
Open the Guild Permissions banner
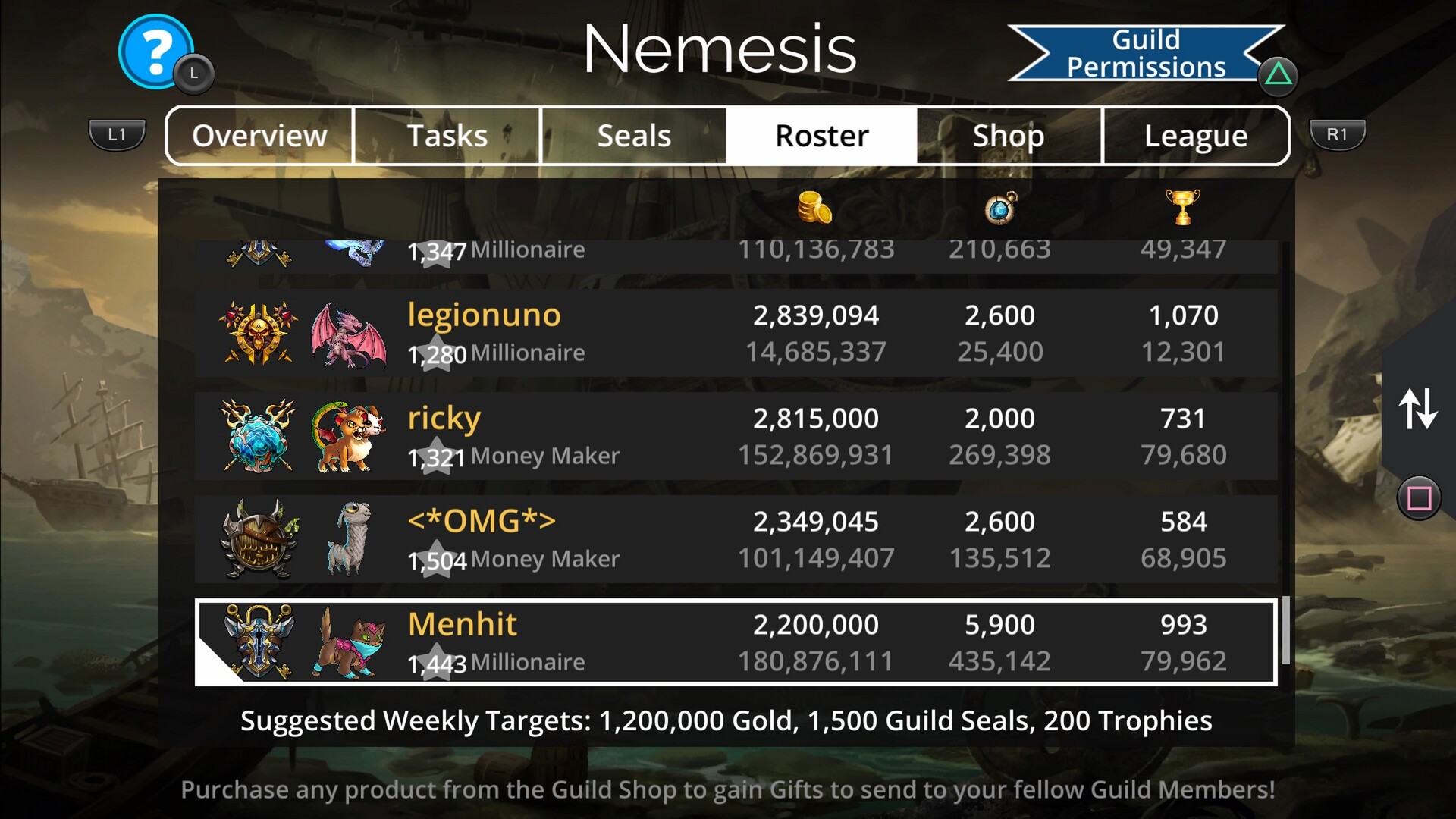[x=1145, y=53]
